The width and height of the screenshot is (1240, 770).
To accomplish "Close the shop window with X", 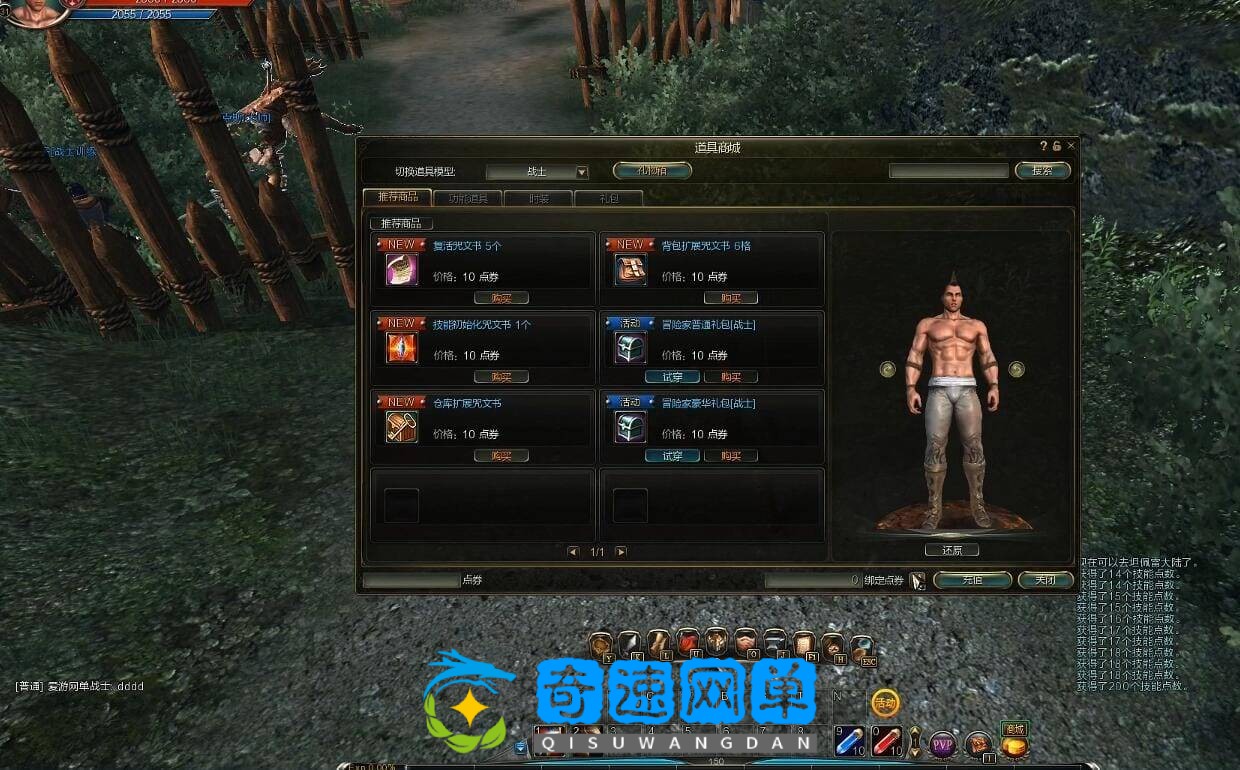I will pos(1071,146).
